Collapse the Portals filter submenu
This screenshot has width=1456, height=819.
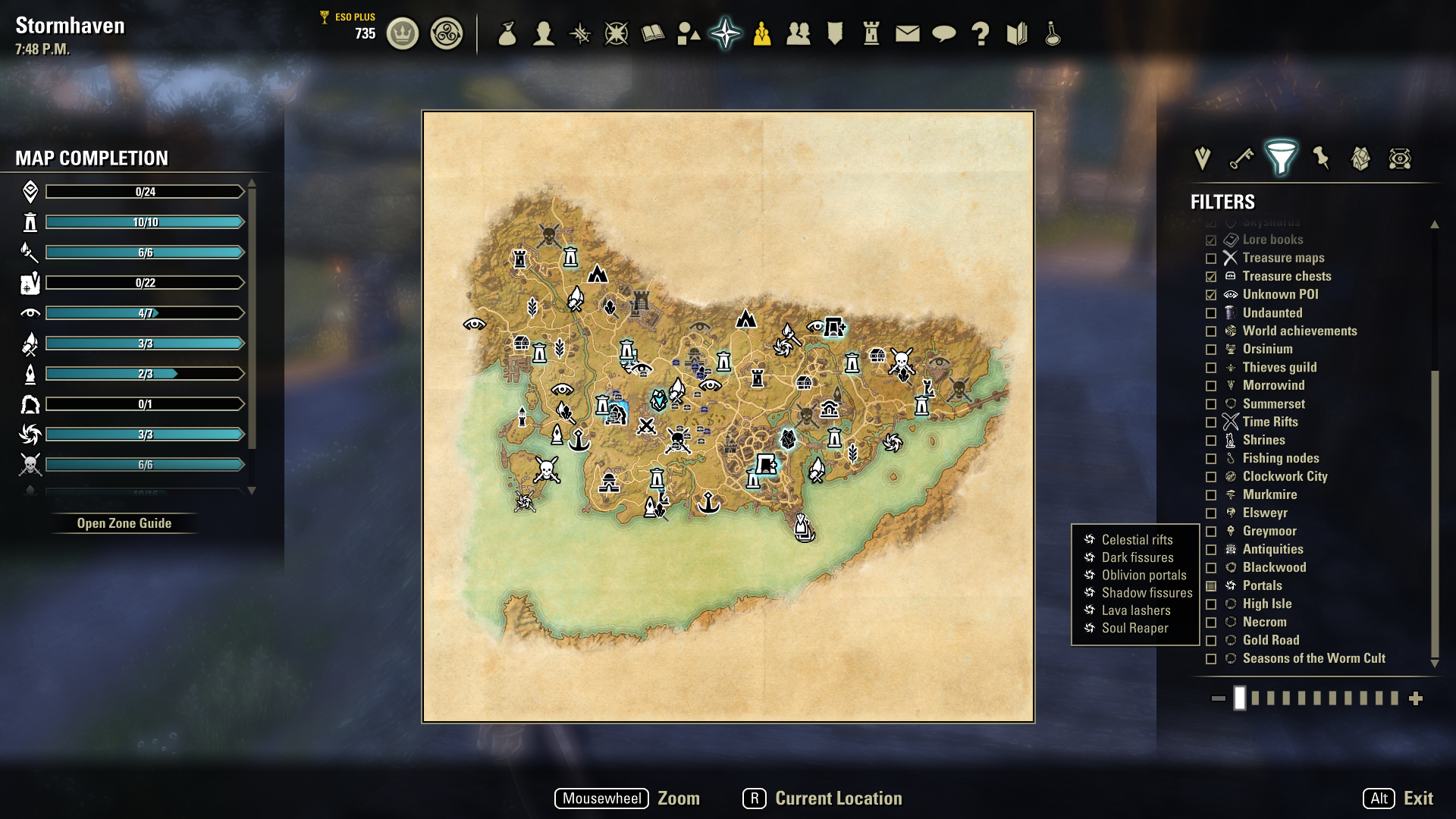pos(1211,585)
